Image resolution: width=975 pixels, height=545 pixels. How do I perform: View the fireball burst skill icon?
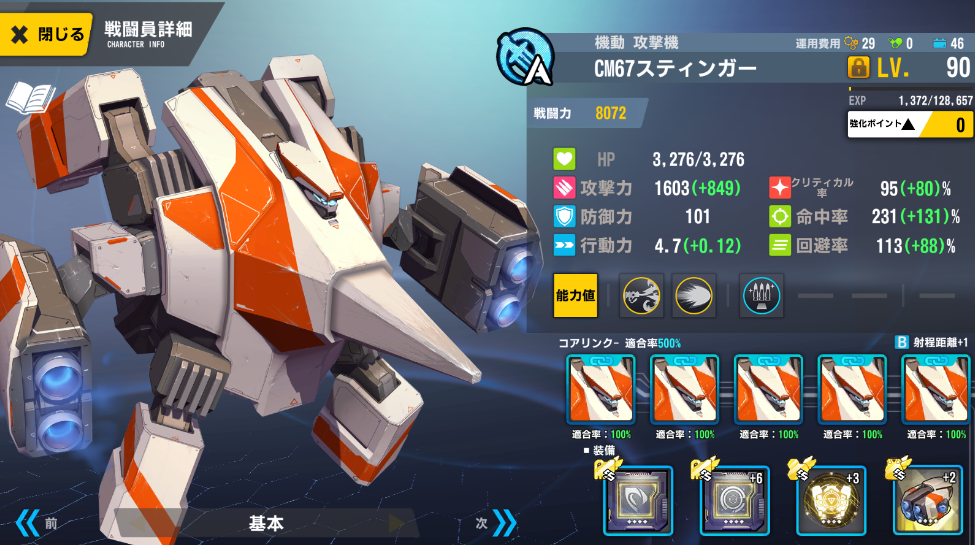(x=693, y=295)
